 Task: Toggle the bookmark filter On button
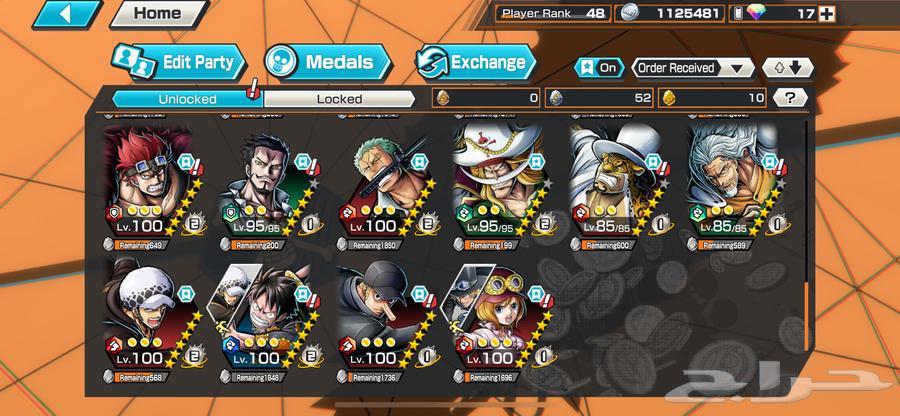click(597, 68)
